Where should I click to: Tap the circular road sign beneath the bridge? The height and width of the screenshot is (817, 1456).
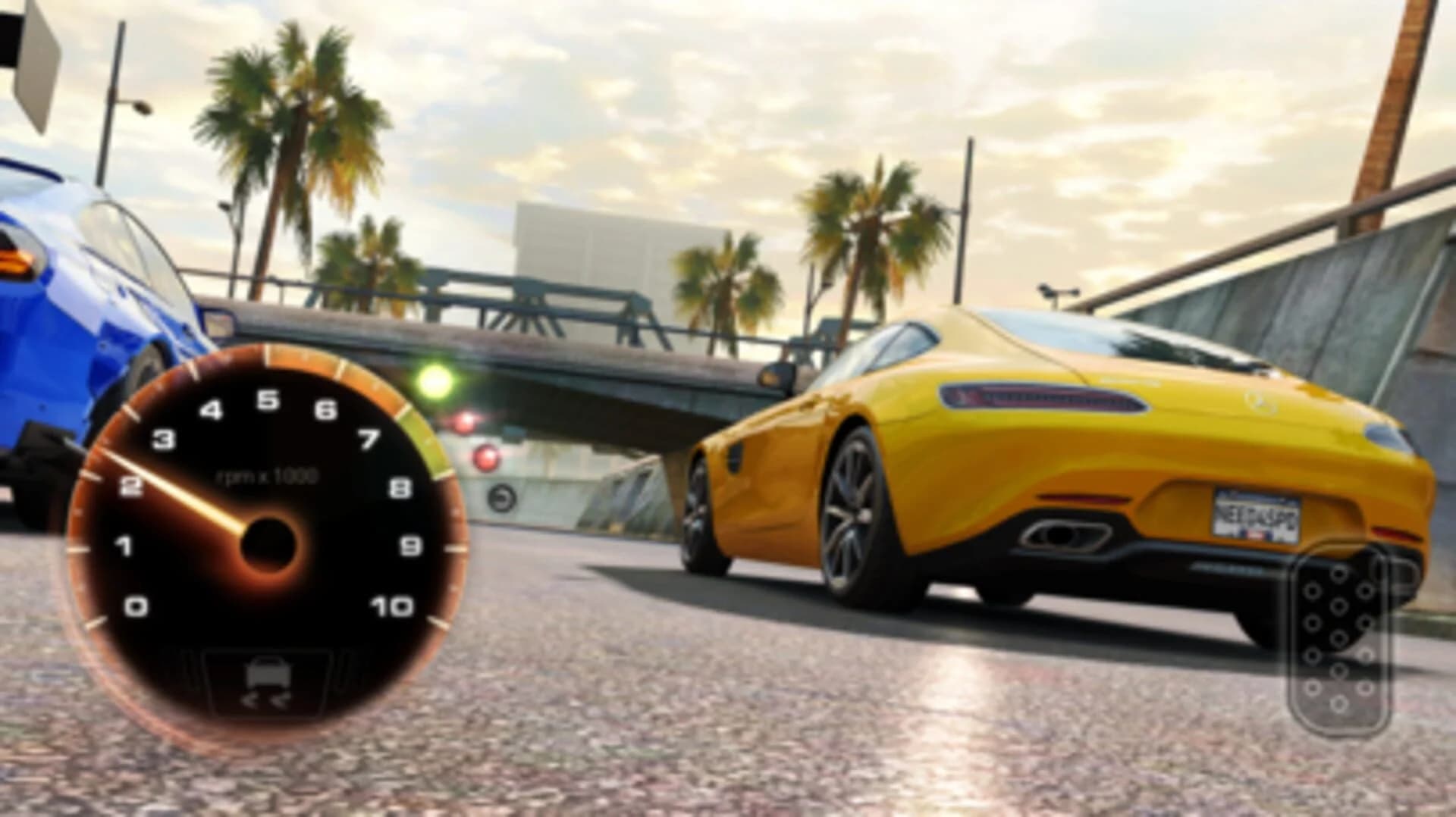coord(500,499)
